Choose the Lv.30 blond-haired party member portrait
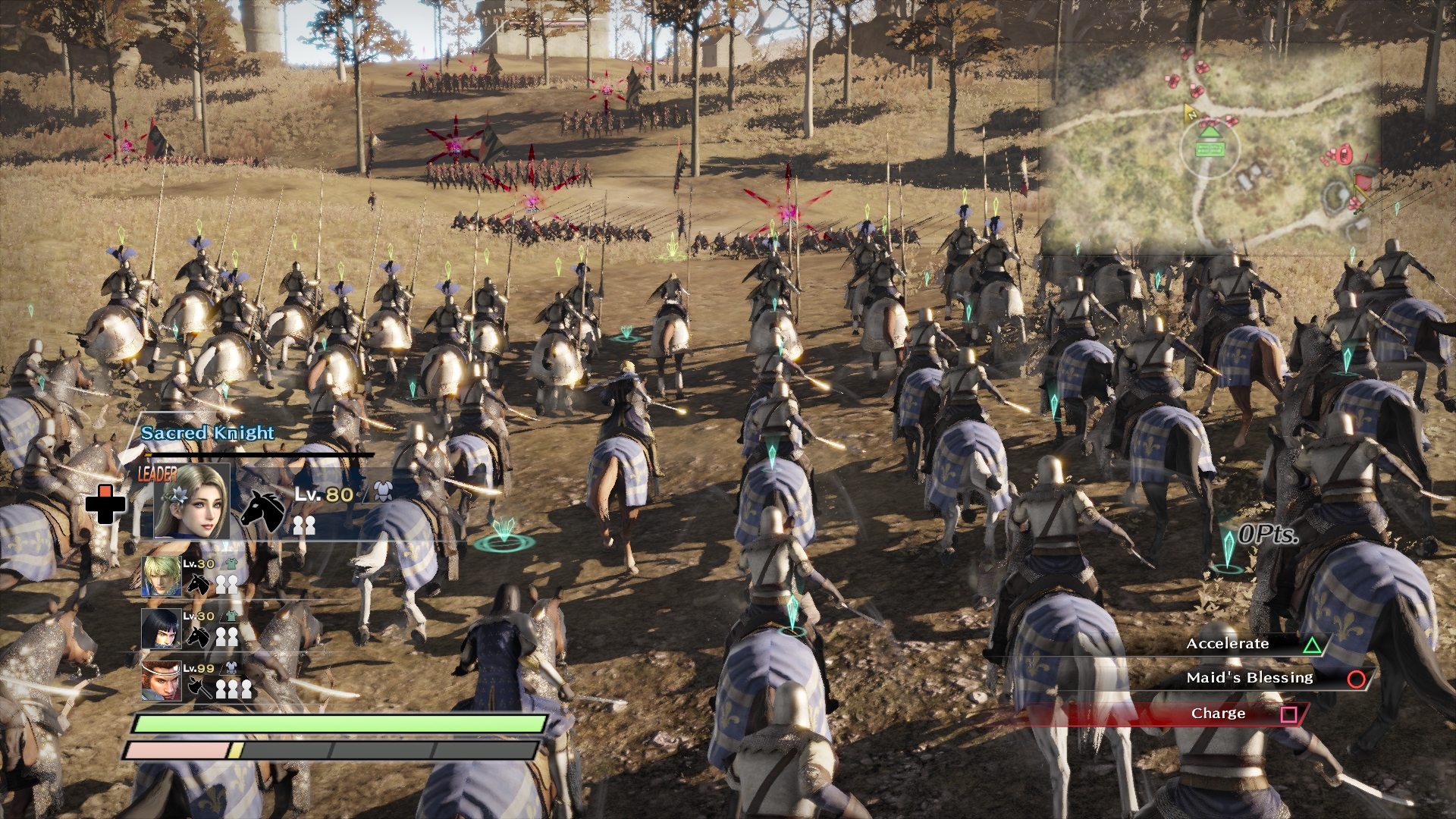The image size is (1456, 819). [162, 576]
